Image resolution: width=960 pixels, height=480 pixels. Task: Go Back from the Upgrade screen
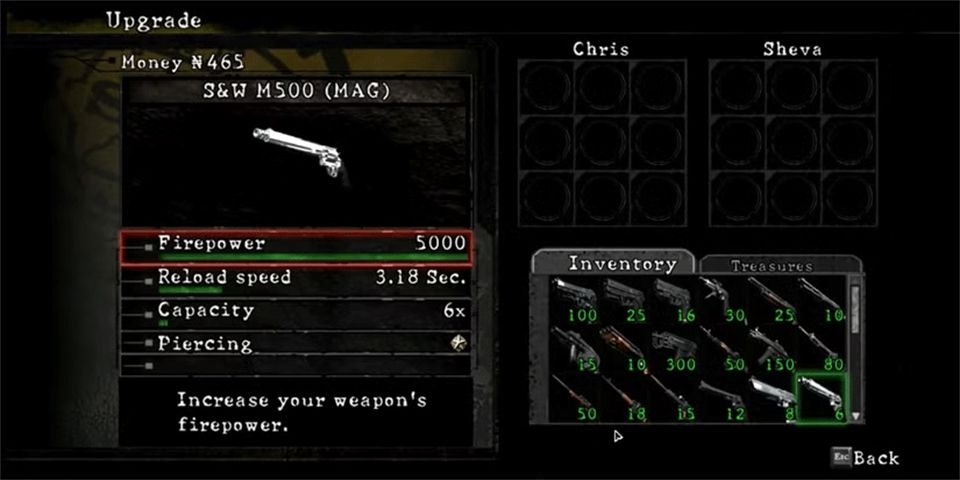[866, 458]
